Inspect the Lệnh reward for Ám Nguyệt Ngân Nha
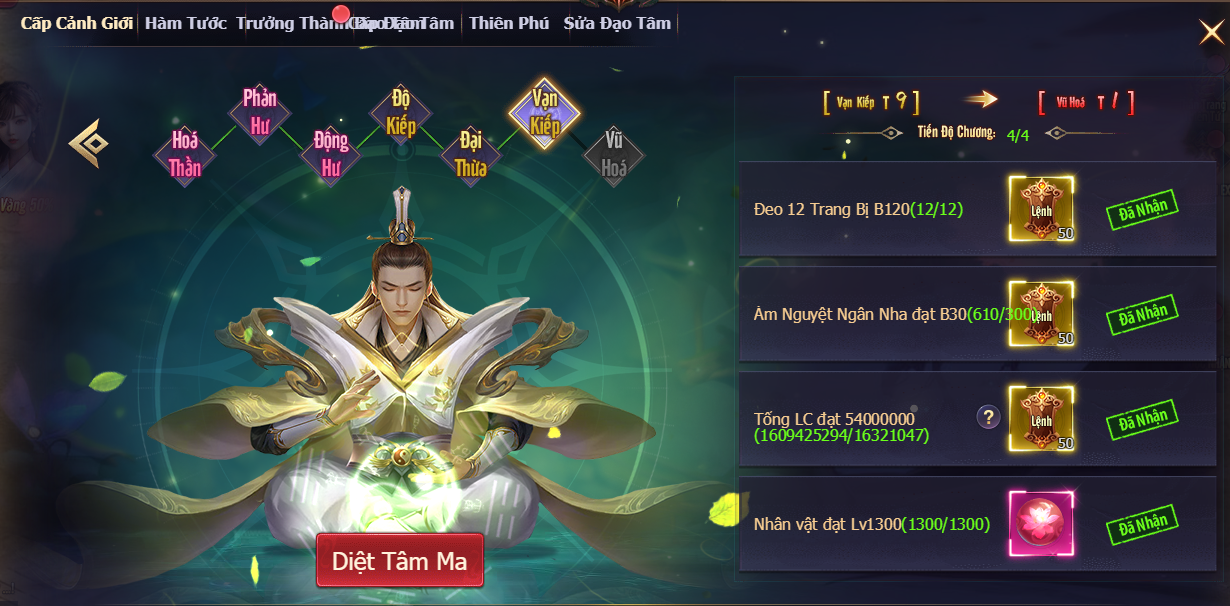 point(1041,314)
